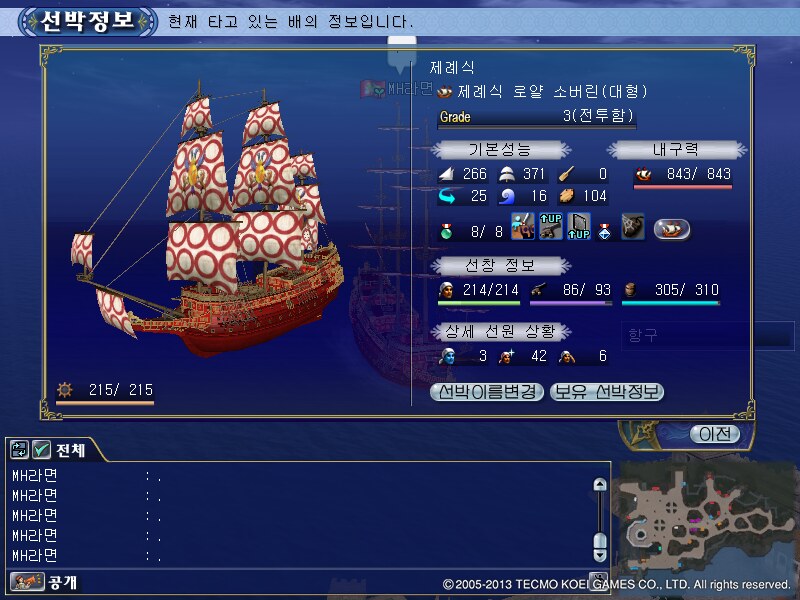Viewport: 800px width, 600px height.
Task: Choose the 공개 chat channel selector
Action: [45, 581]
